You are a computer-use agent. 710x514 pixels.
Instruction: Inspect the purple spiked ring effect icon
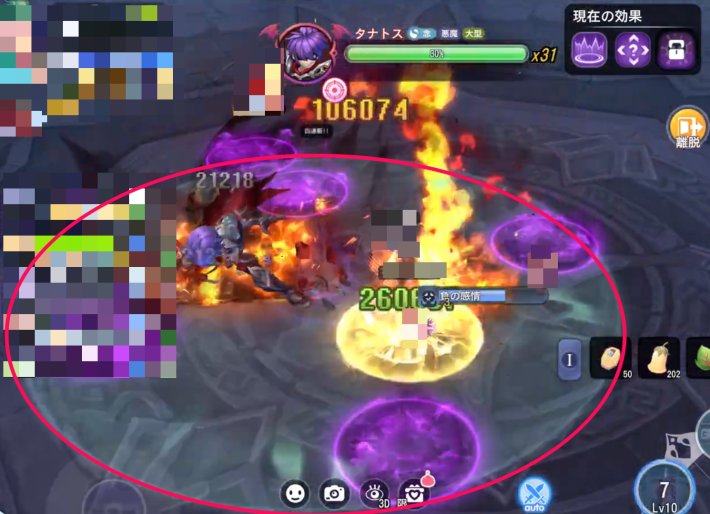[588, 49]
